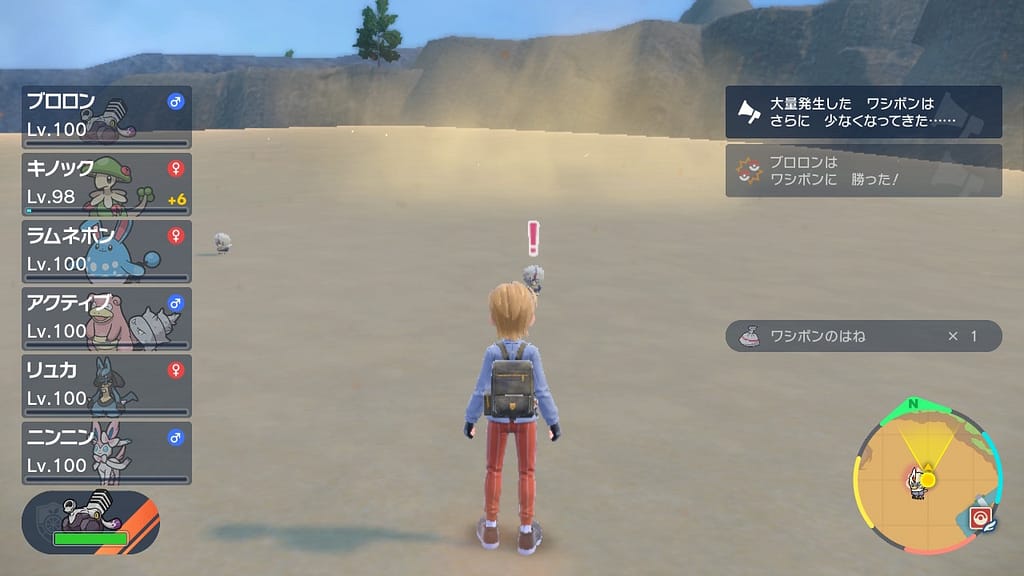Select the battle victory message

[x=863, y=171]
